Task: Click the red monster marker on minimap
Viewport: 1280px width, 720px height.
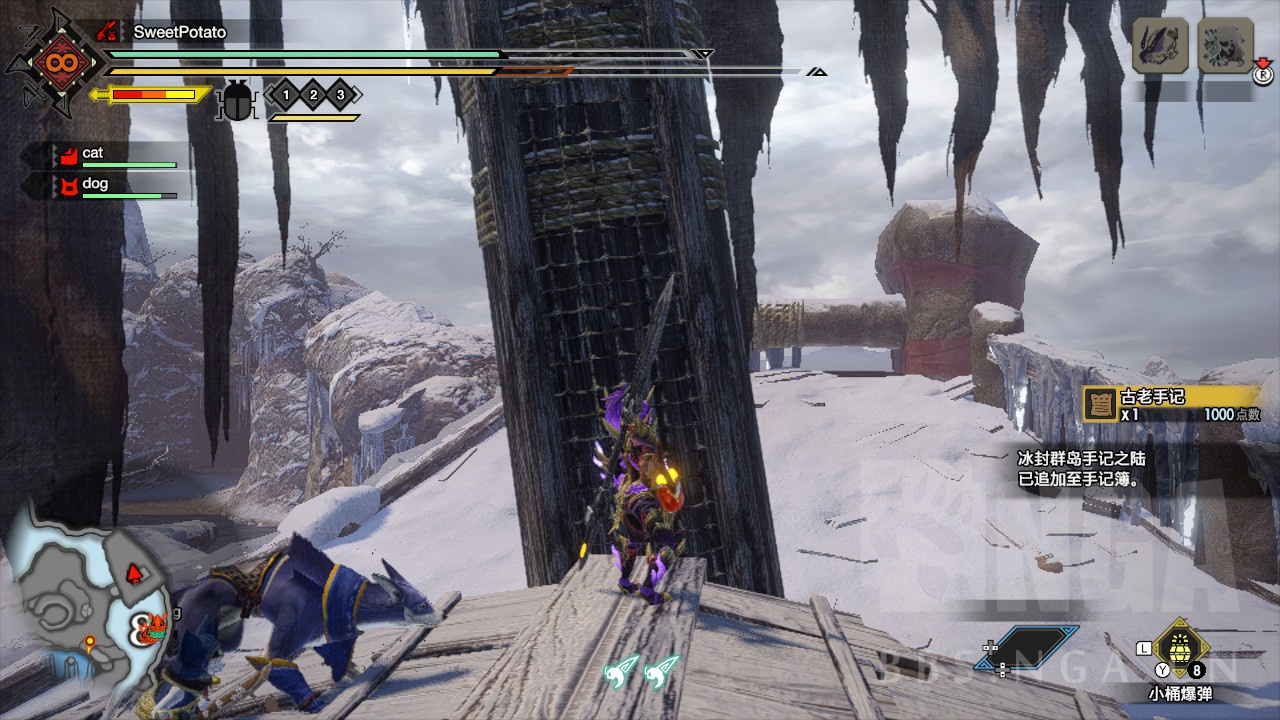Action: click(136, 574)
